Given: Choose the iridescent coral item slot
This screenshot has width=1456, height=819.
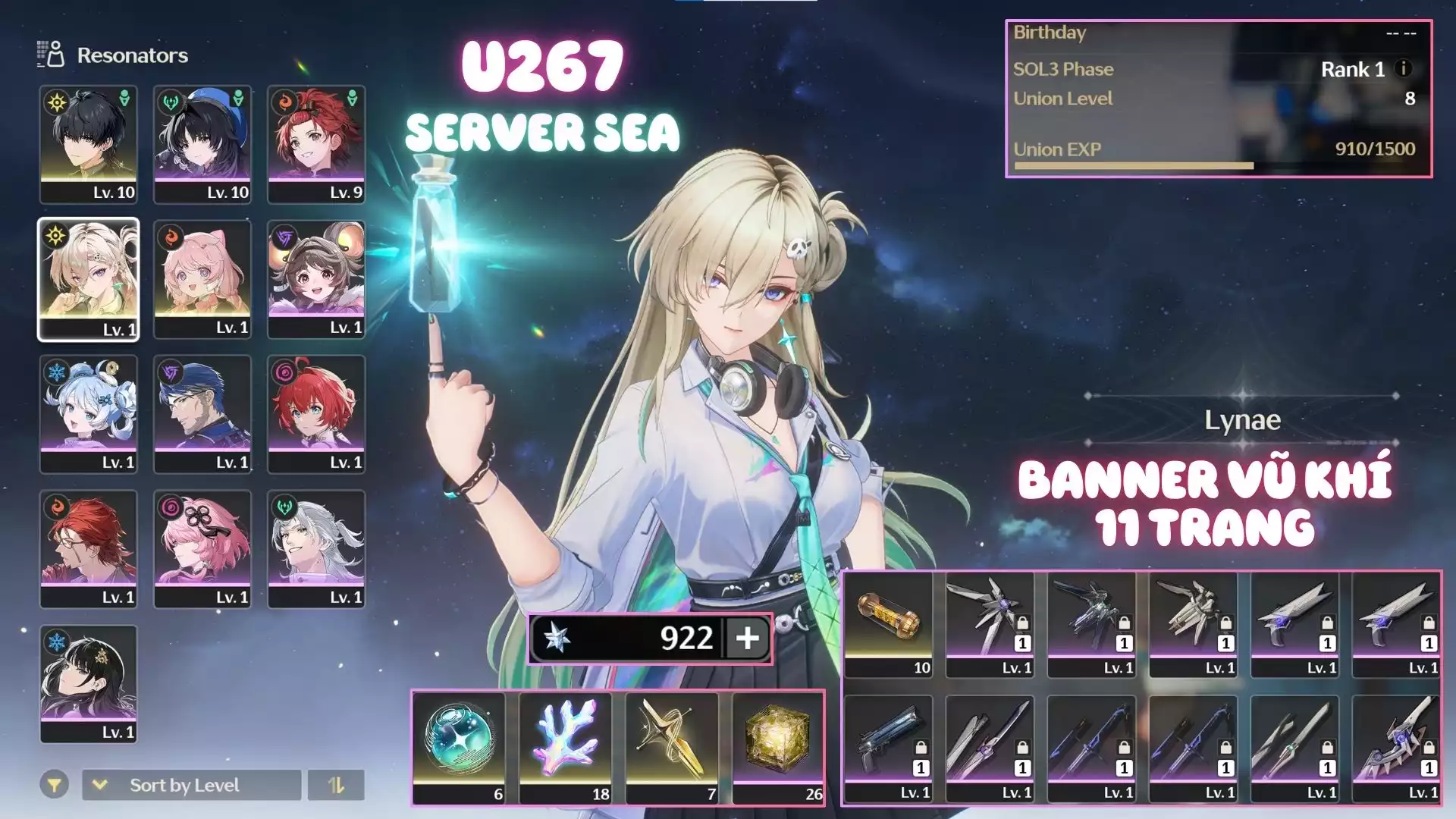Looking at the screenshot, I should 565,747.
